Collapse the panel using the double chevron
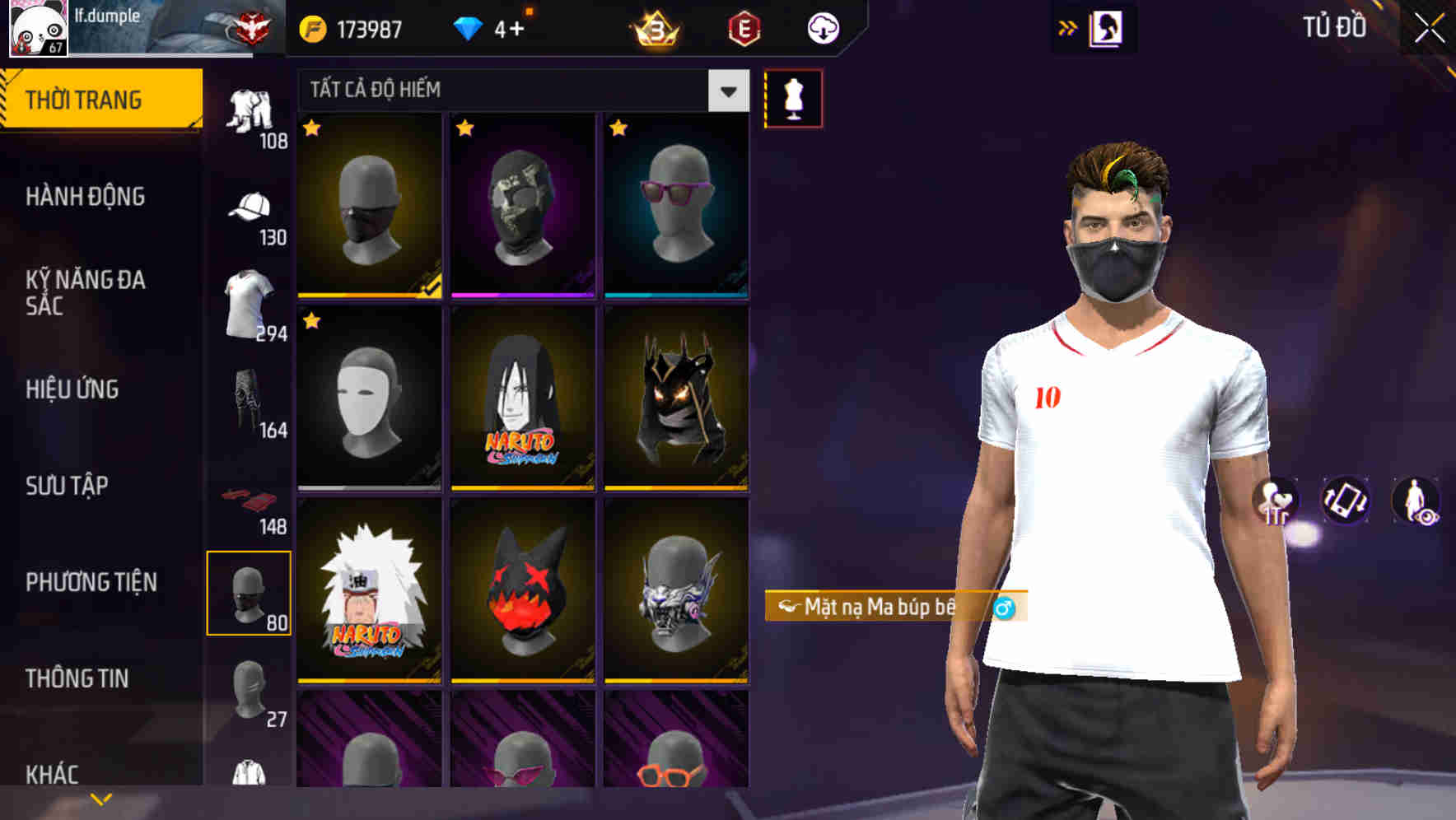This screenshot has height=820, width=1456. tap(1066, 27)
